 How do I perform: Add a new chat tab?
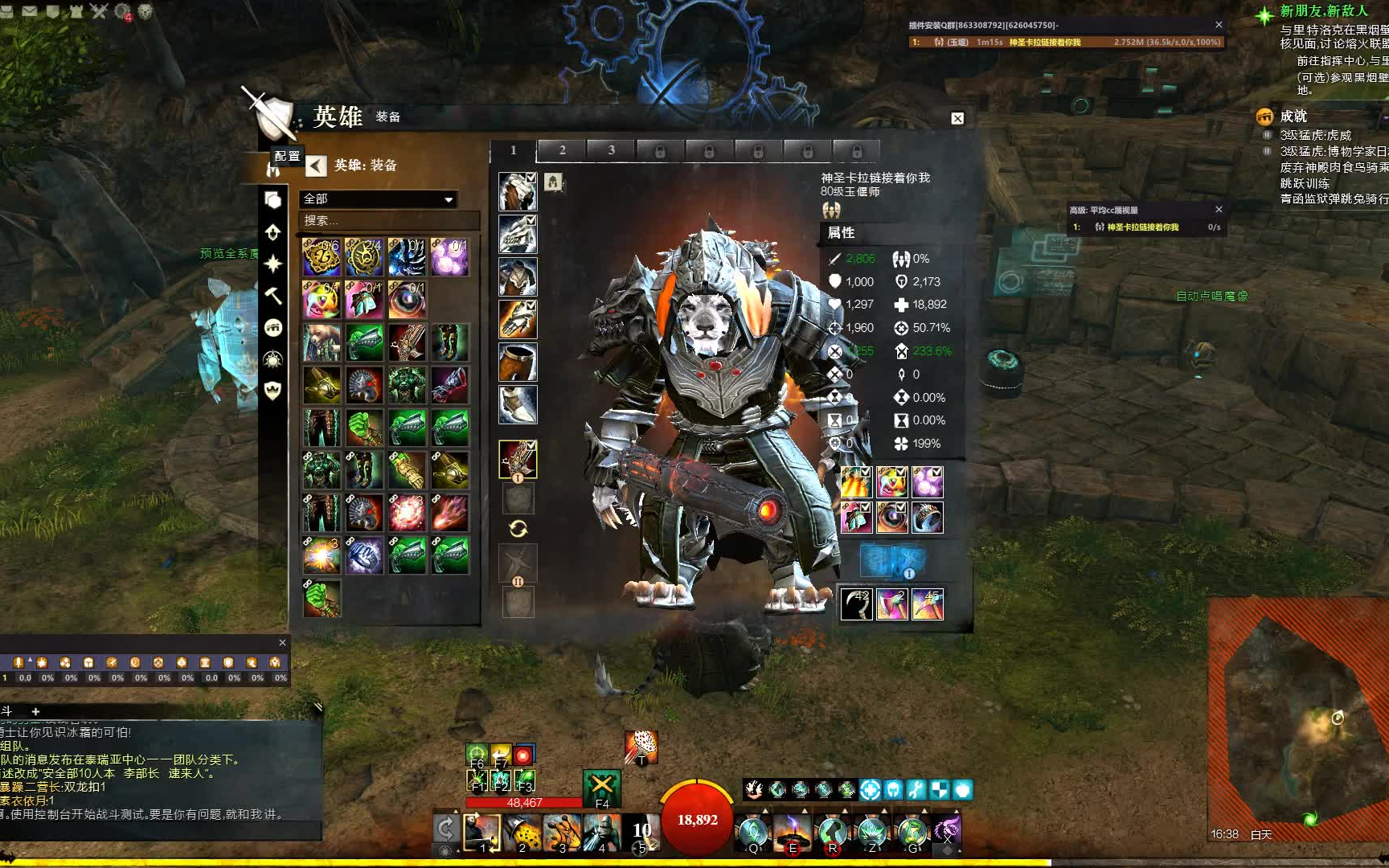[x=35, y=711]
